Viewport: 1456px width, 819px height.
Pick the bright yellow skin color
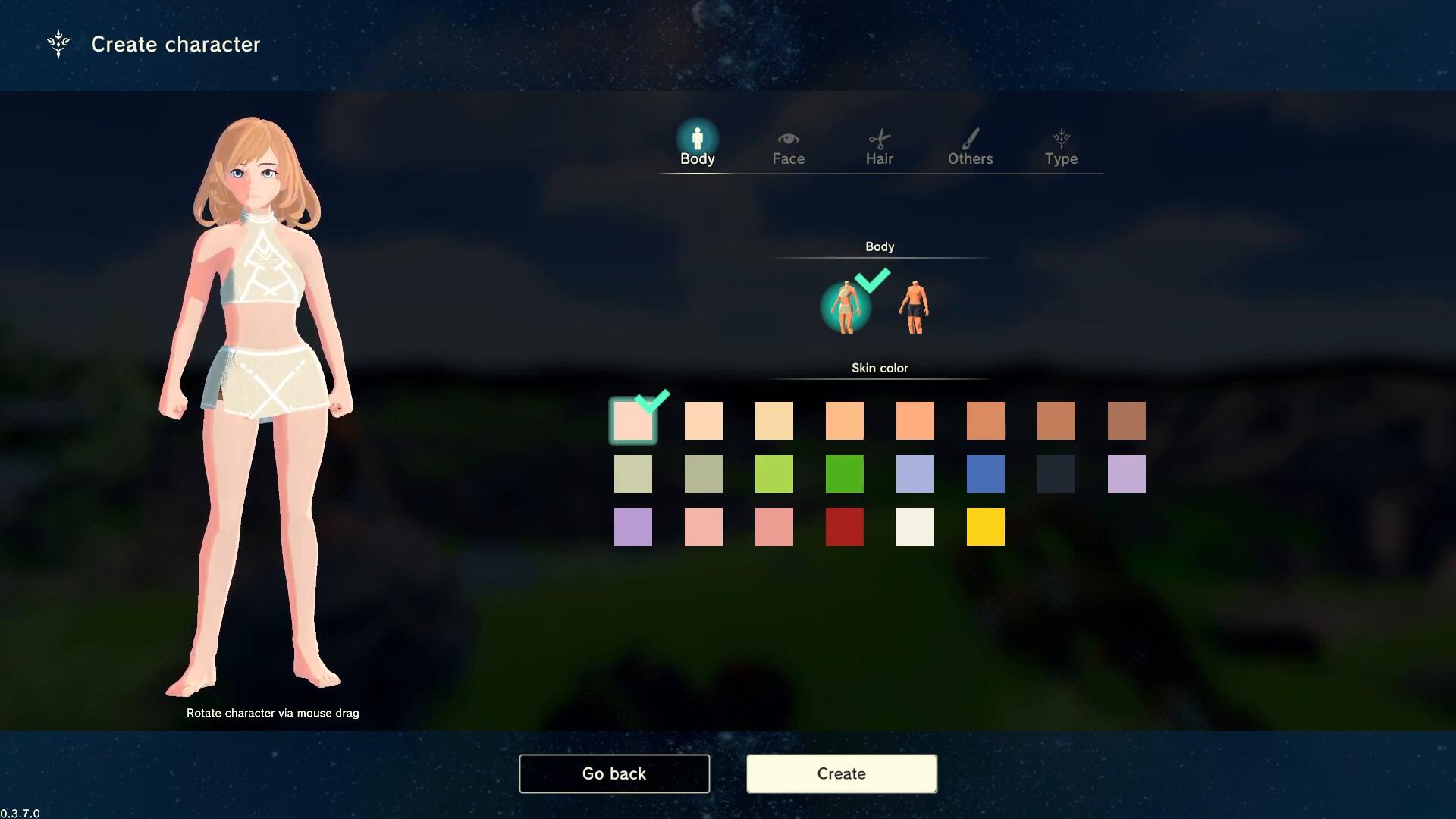click(985, 527)
